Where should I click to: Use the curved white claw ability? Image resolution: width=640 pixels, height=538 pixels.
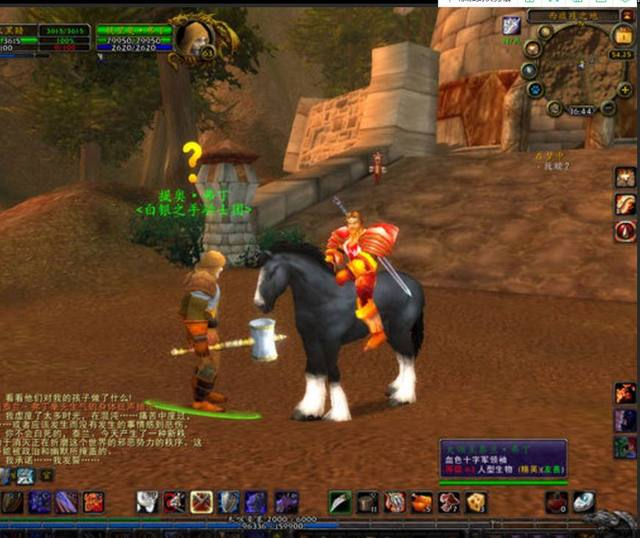pyautogui.click(x=340, y=502)
